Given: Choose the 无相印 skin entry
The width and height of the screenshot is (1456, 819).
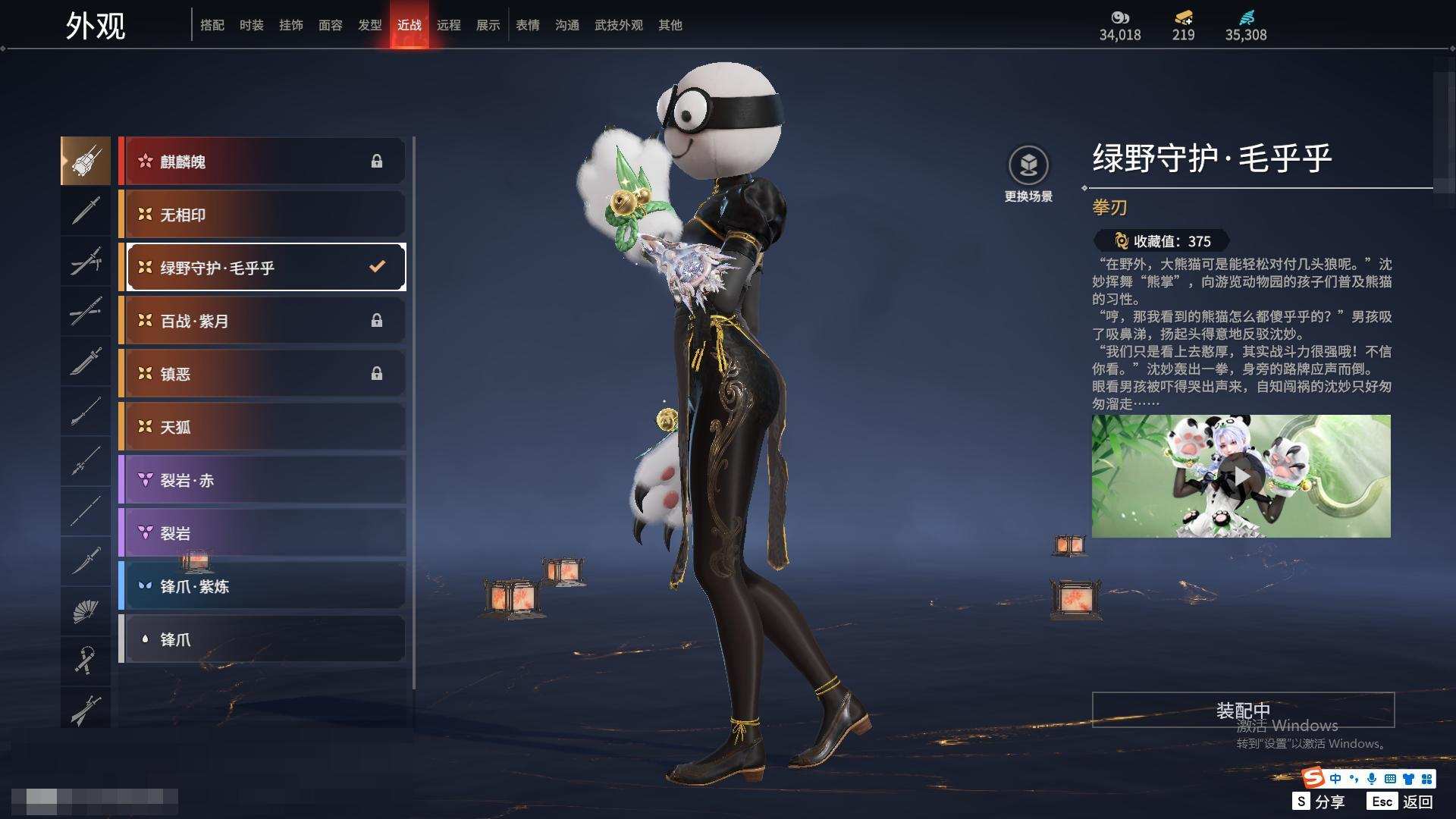Looking at the screenshot, I should click(x=262, y=215).
